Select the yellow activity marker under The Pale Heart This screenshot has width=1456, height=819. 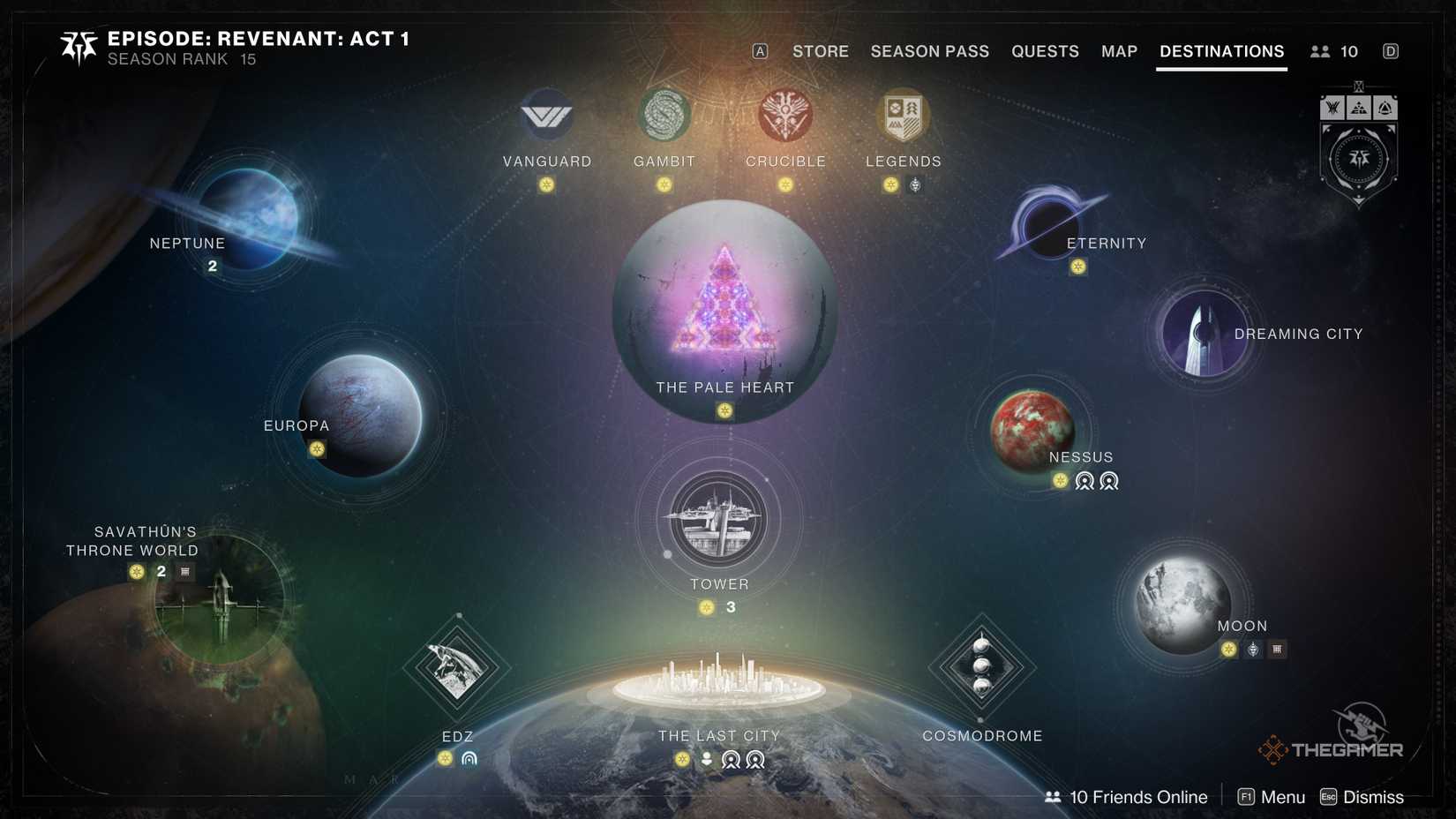[724, 410]
